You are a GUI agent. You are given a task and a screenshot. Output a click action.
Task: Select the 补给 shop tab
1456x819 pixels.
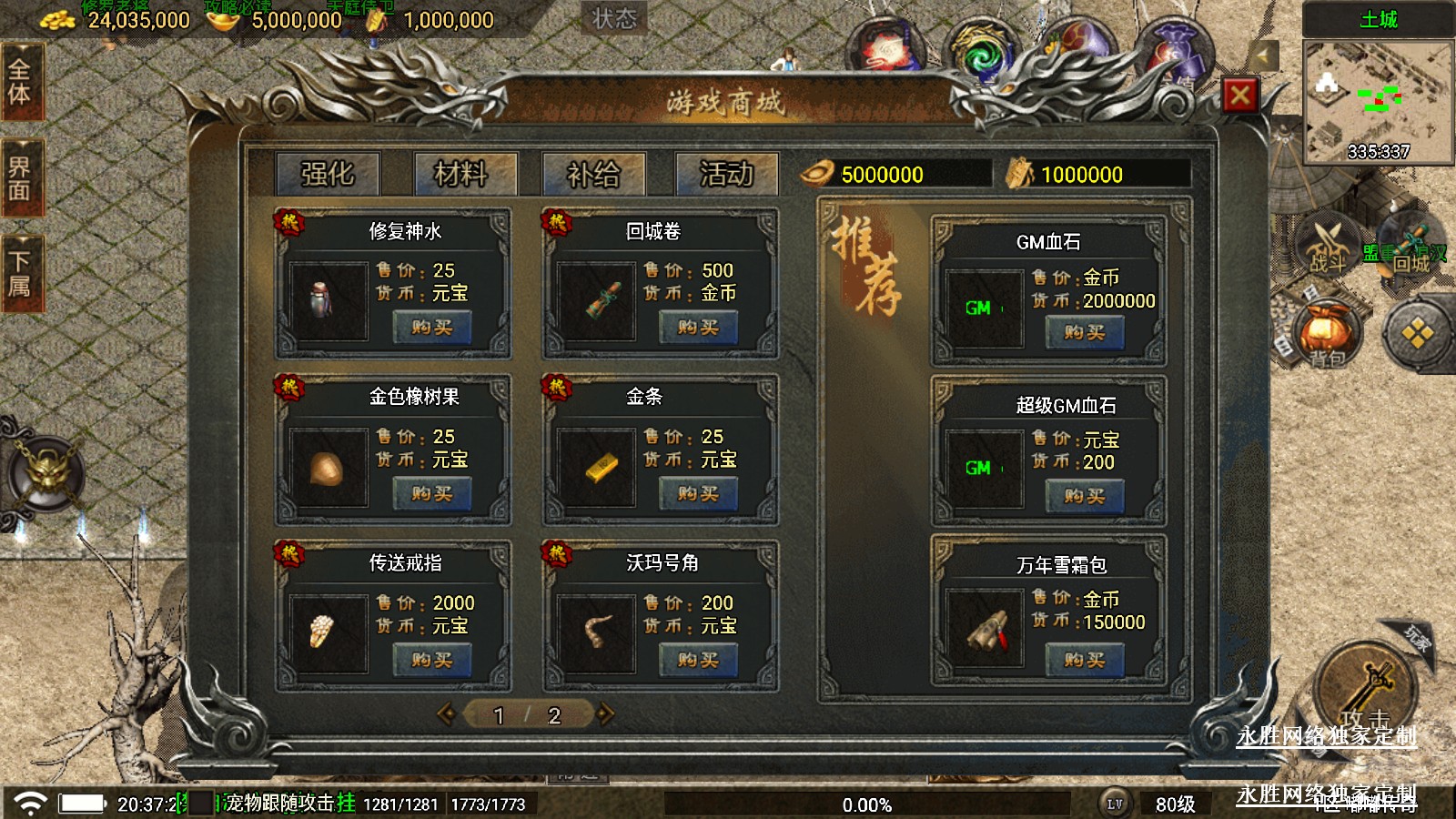593,173
